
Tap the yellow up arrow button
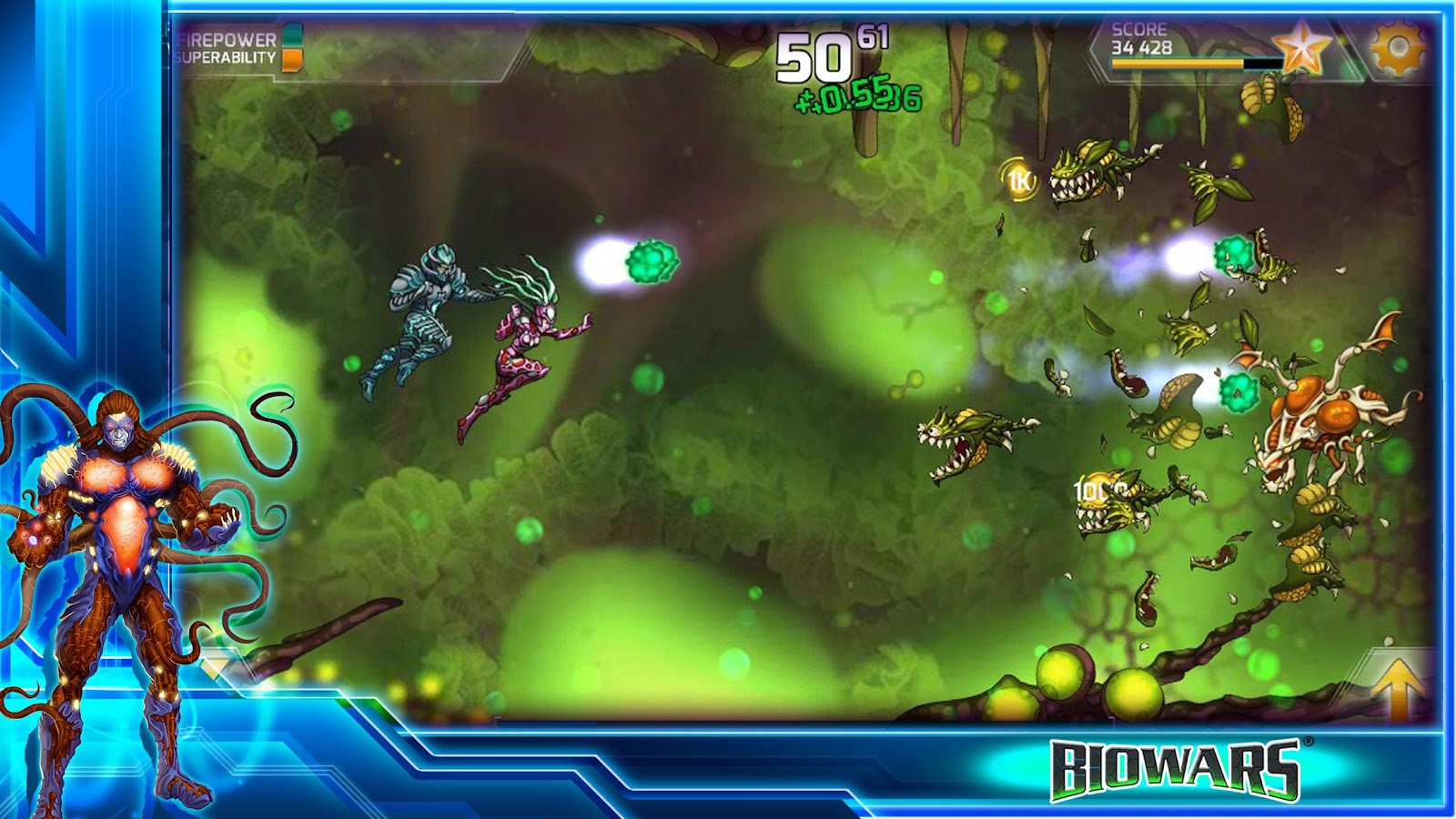pyautogui.click(x=1398, y=687)
